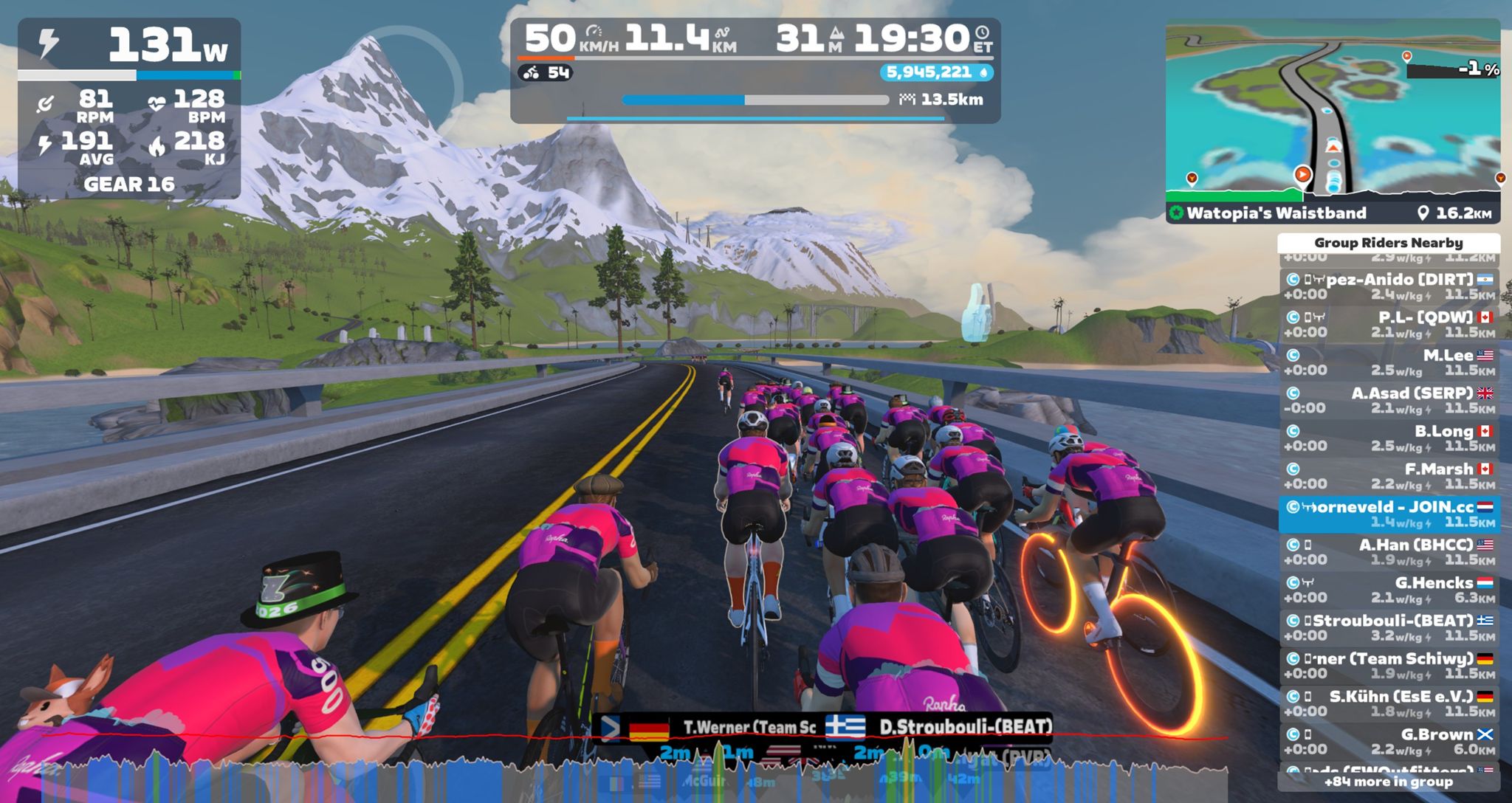Pick B.Long in Group Riders Nearby
The image size is (1512, 803).
[x=1389, y=438]
